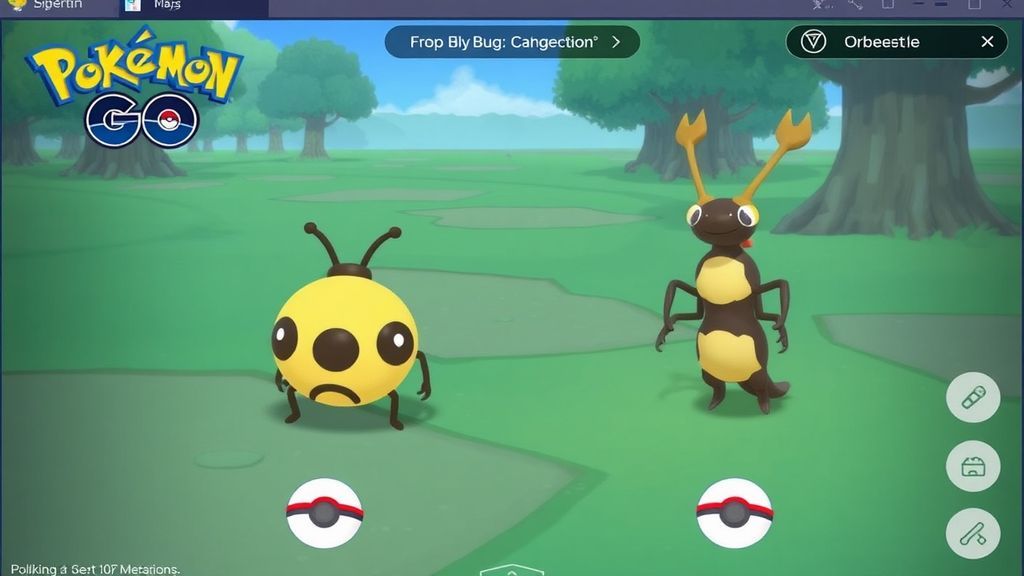Tap the Poké Ball under the tall antlered bug
1024x576 pixels.
tap(734, 513)
